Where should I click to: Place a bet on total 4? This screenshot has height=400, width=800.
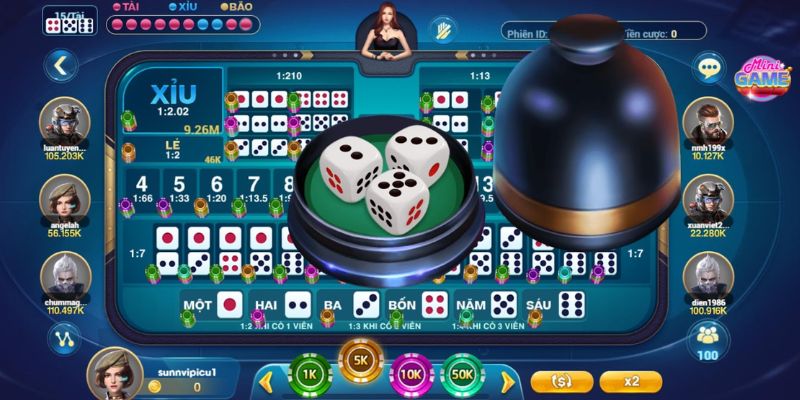(x=141, y=187)
